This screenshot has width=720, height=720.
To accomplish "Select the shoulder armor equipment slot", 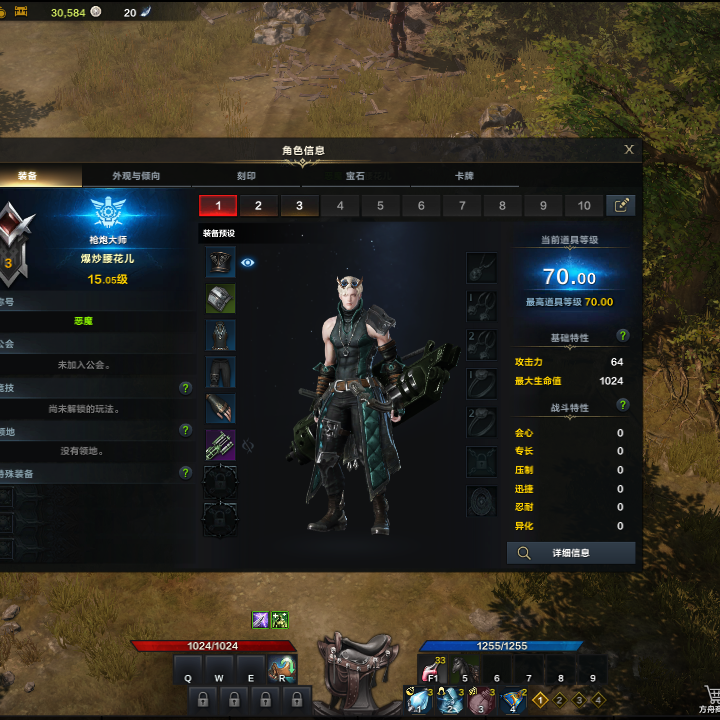I will (x=220, y=298).
